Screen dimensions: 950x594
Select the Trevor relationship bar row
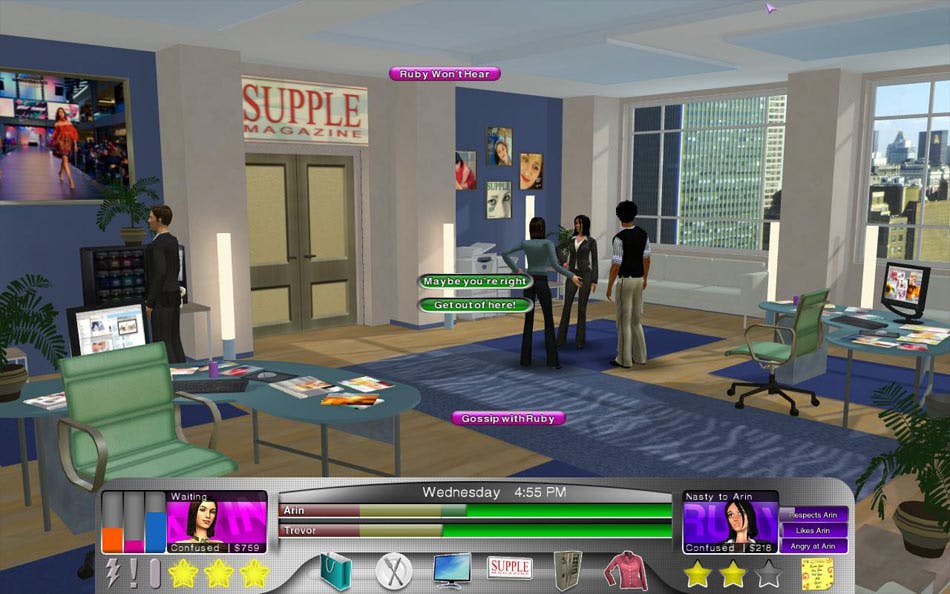475,530
